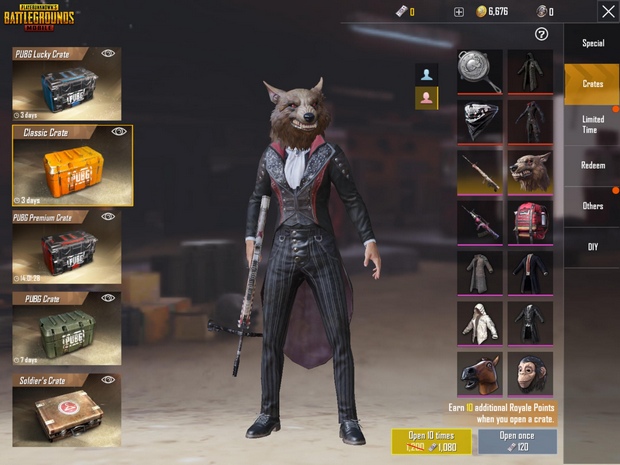Open the DIY tab
Screen dimensions: 620x465
tap(592, 246)
